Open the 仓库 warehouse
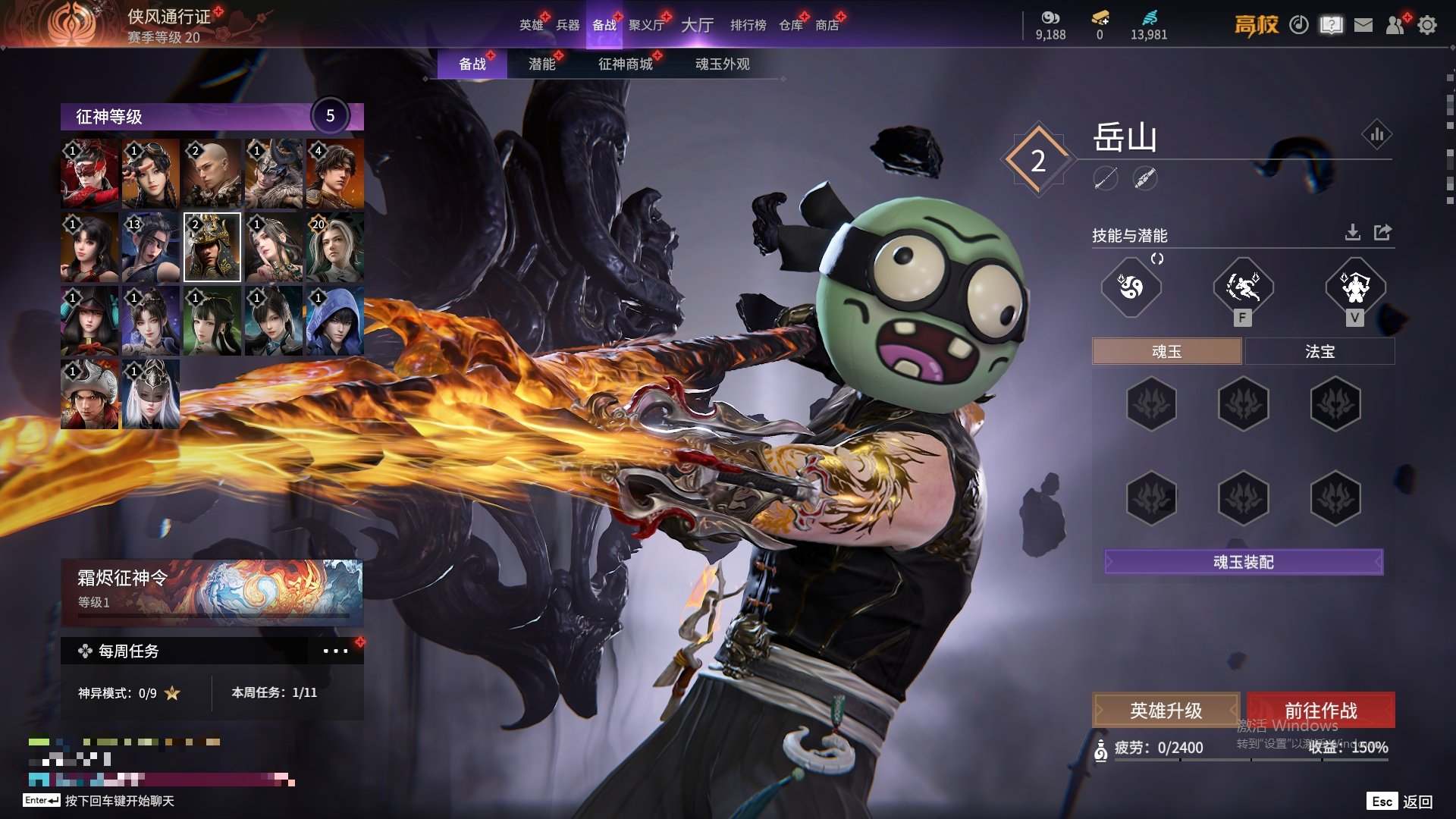 coord(791,25)
